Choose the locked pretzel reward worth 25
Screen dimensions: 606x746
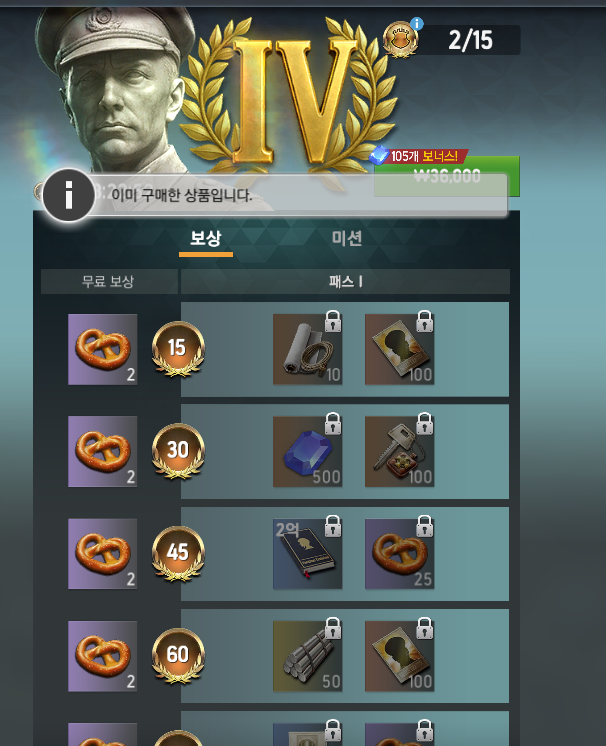(399, 553)
